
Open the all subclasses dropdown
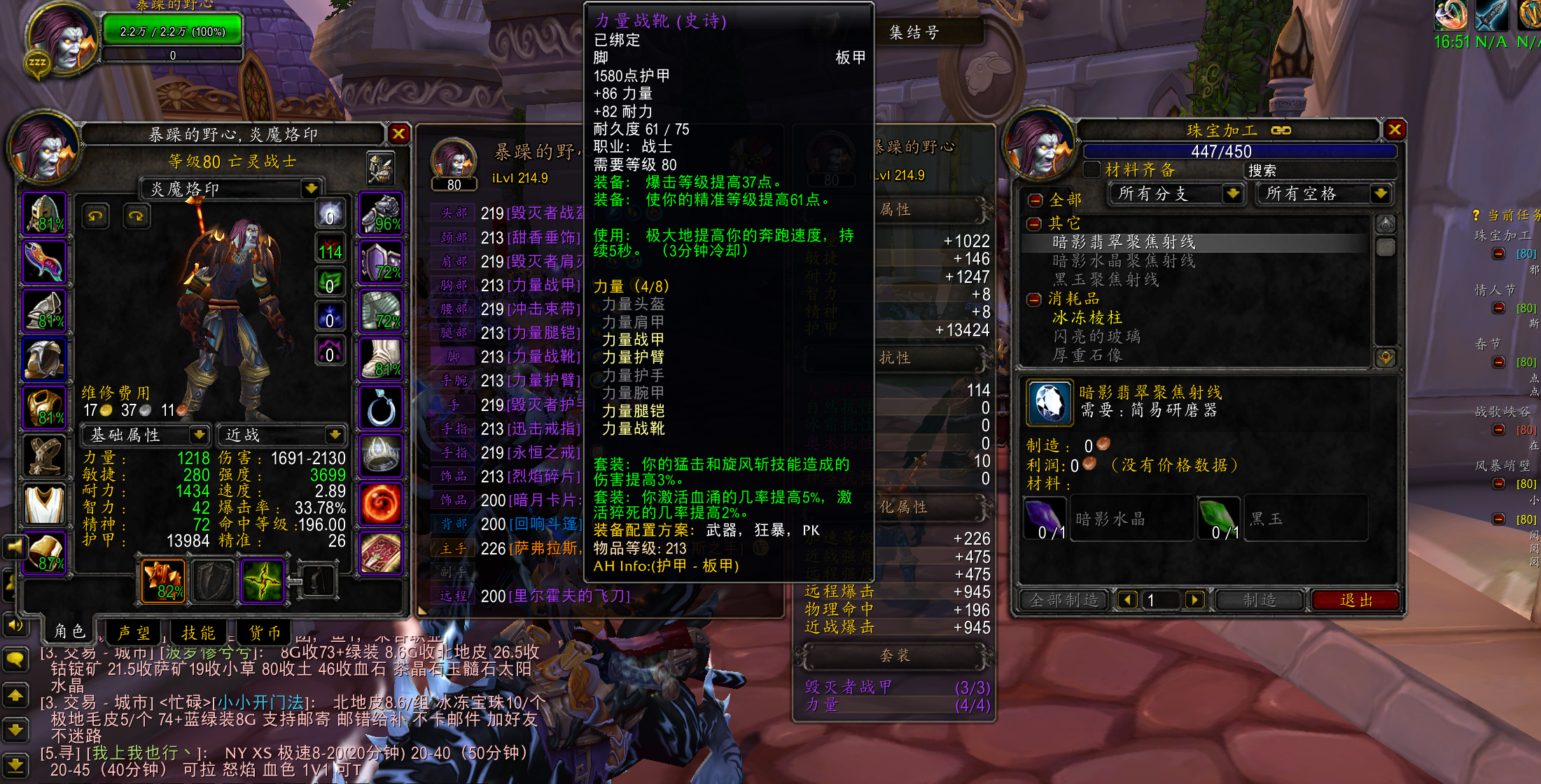pos(1232,193)
